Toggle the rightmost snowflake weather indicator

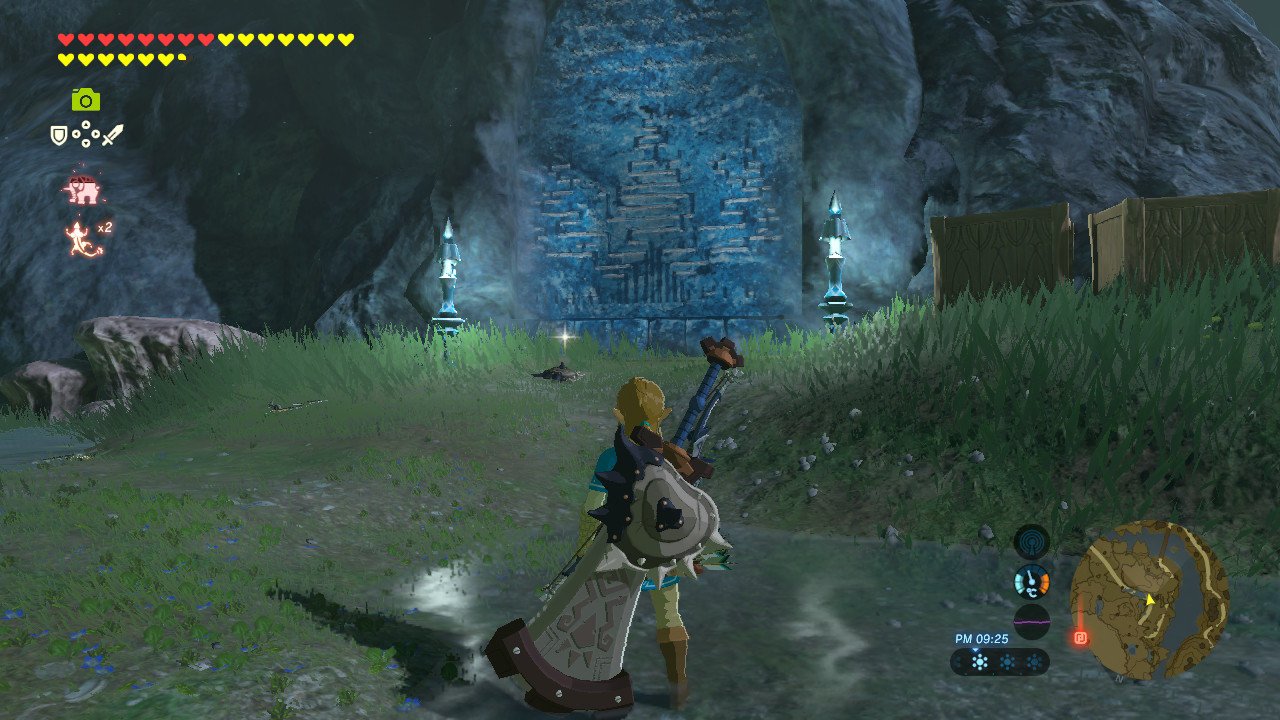point(1034,661)
